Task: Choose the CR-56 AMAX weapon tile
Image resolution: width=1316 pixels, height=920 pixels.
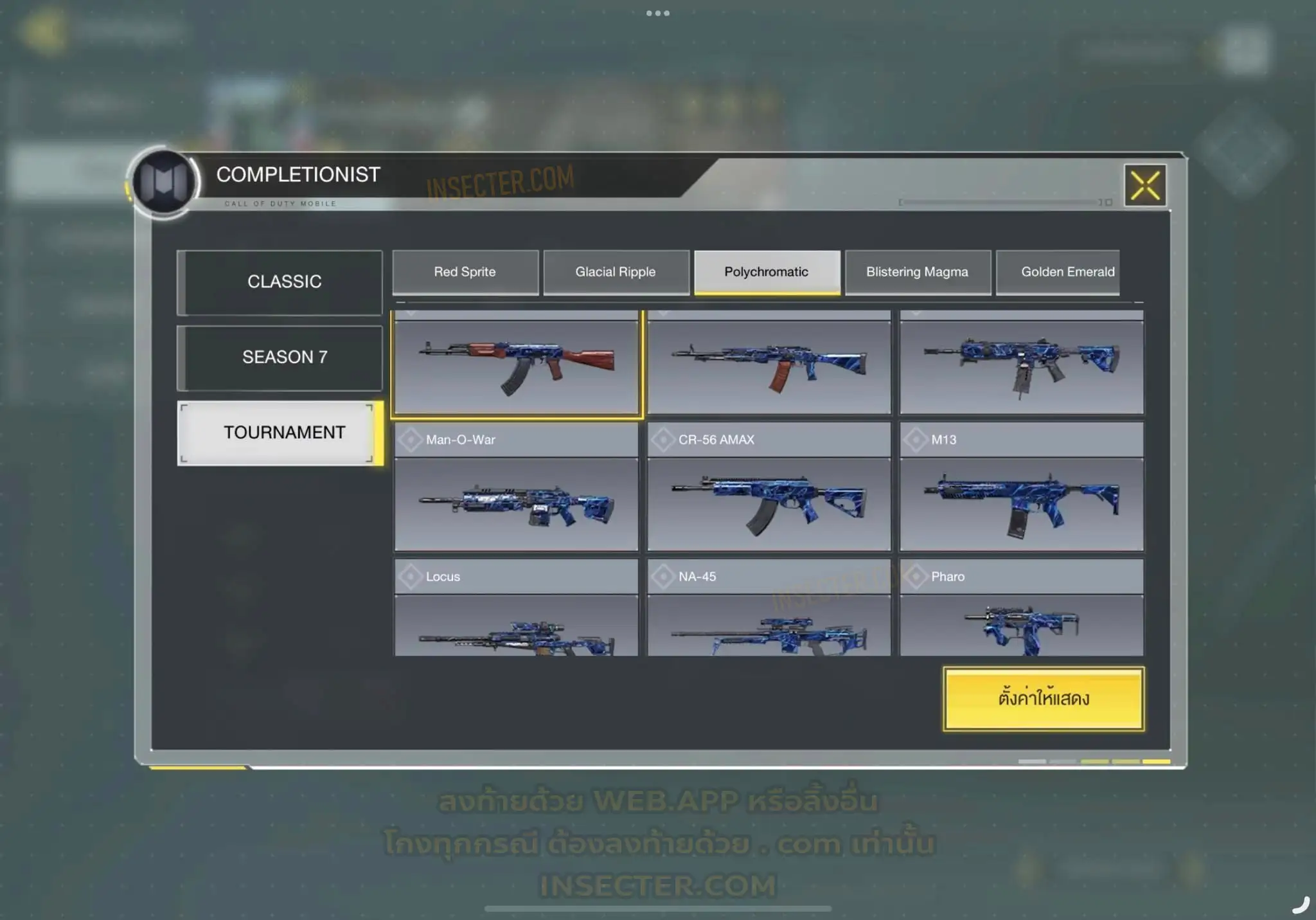Action: click(x=769, y=489)
